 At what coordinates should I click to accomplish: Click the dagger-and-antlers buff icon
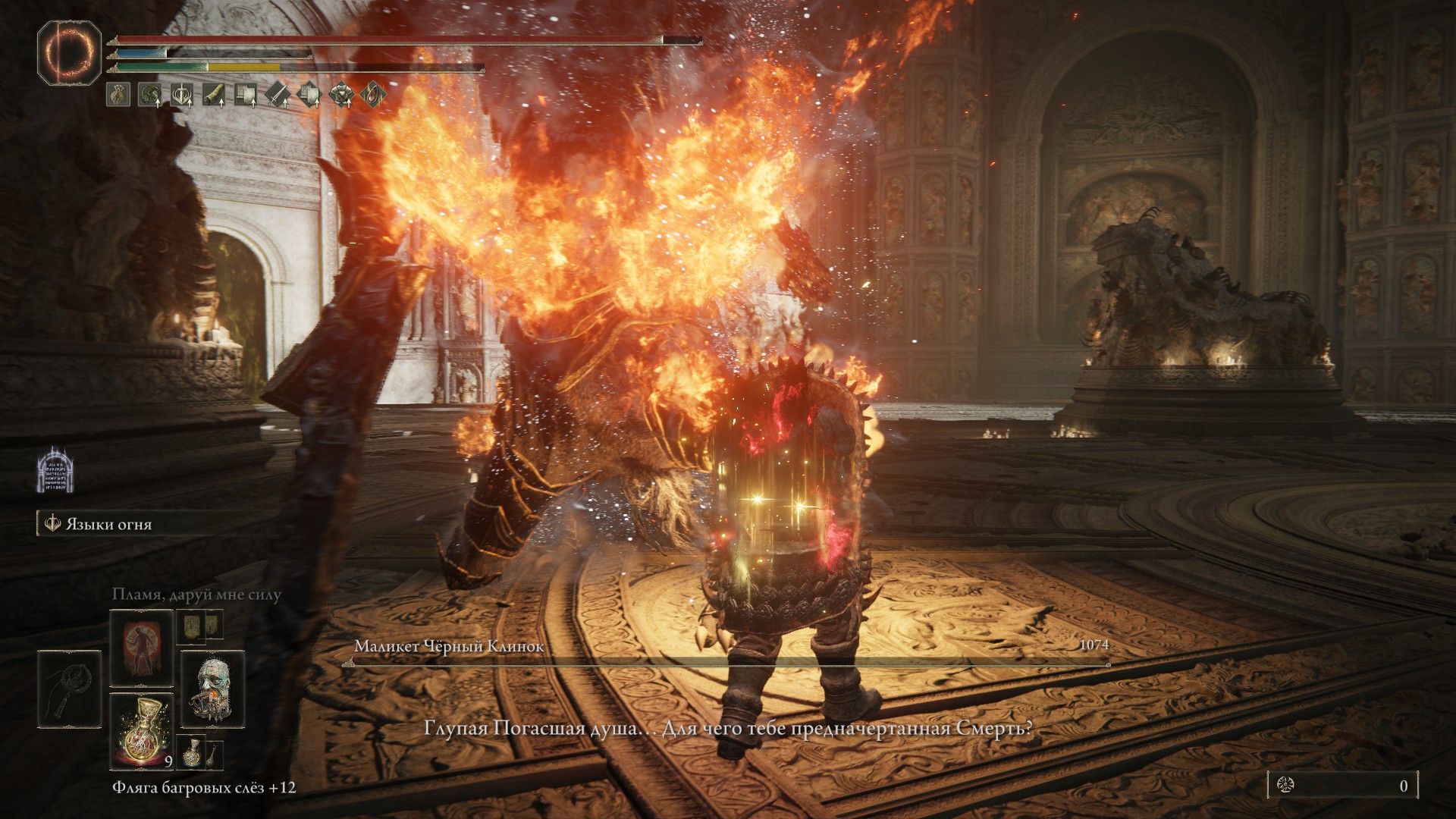182,95
